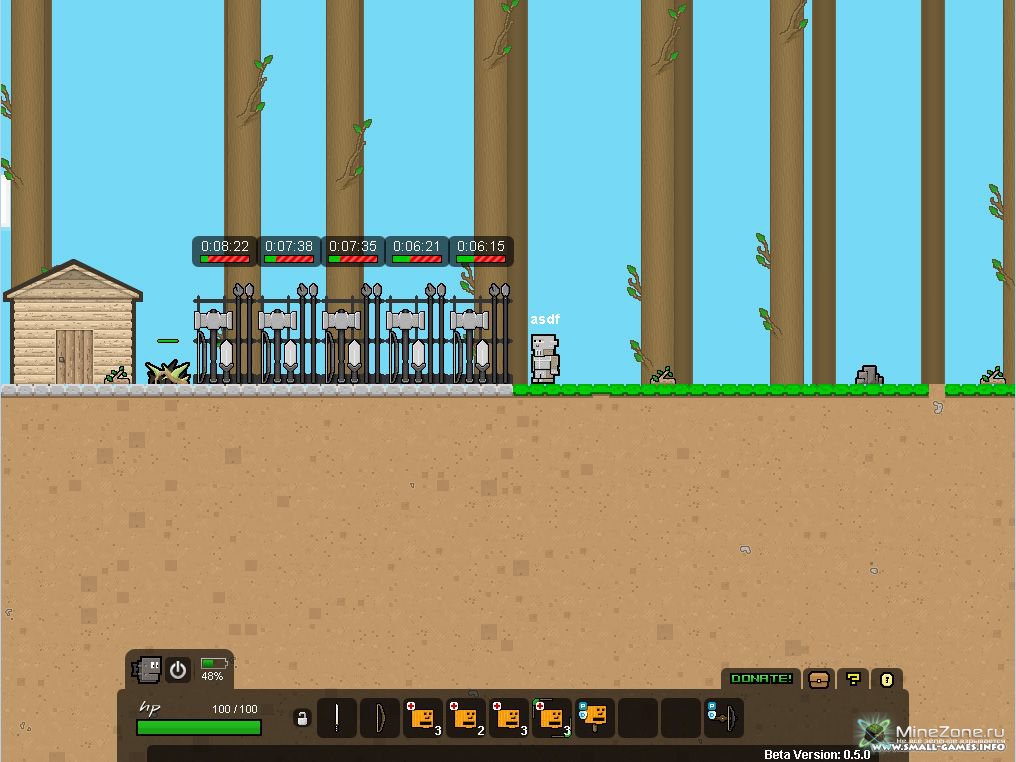Select the health item slot with count 2

466,718
